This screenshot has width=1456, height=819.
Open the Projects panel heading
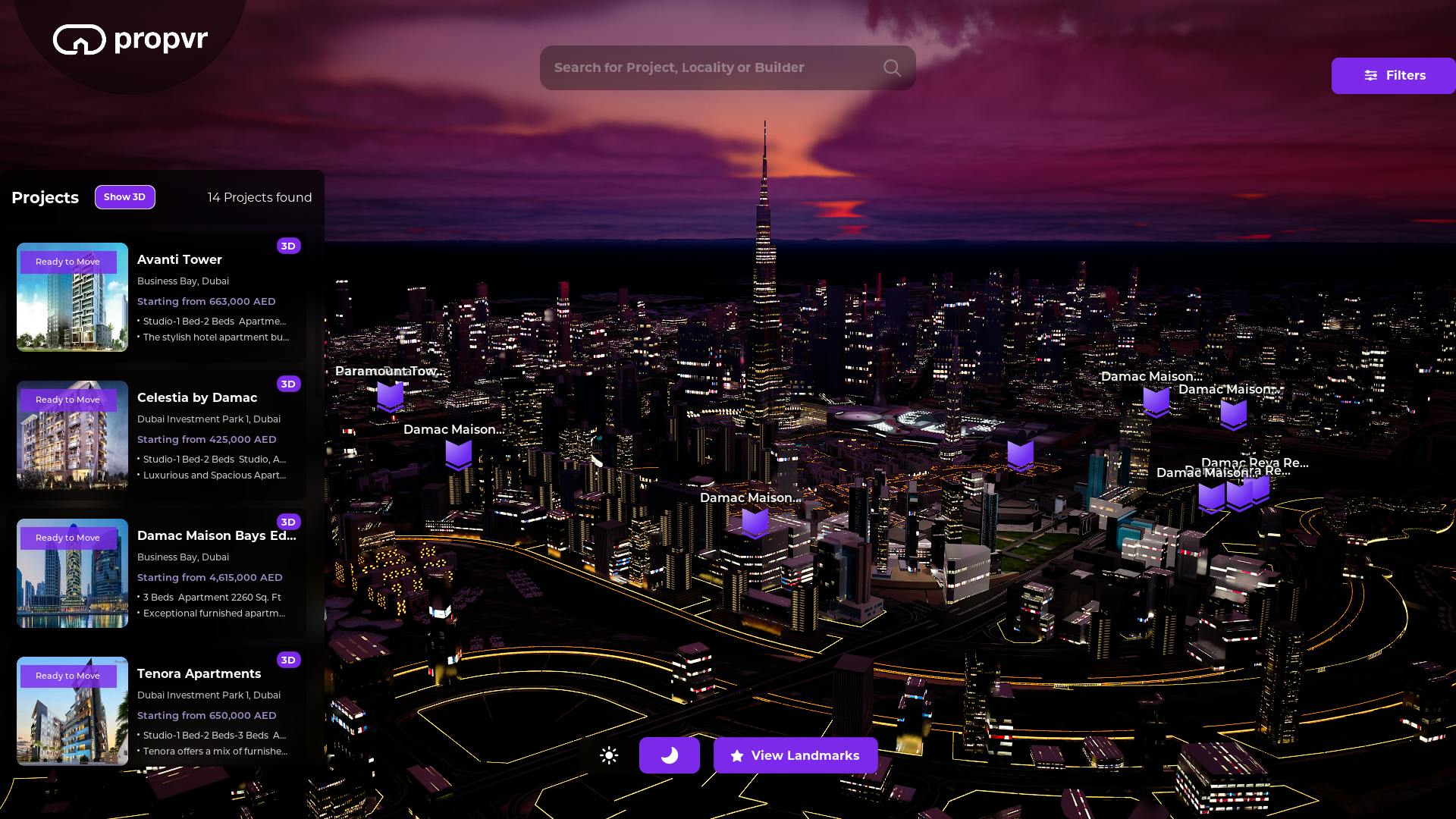[x=45, y=197]
